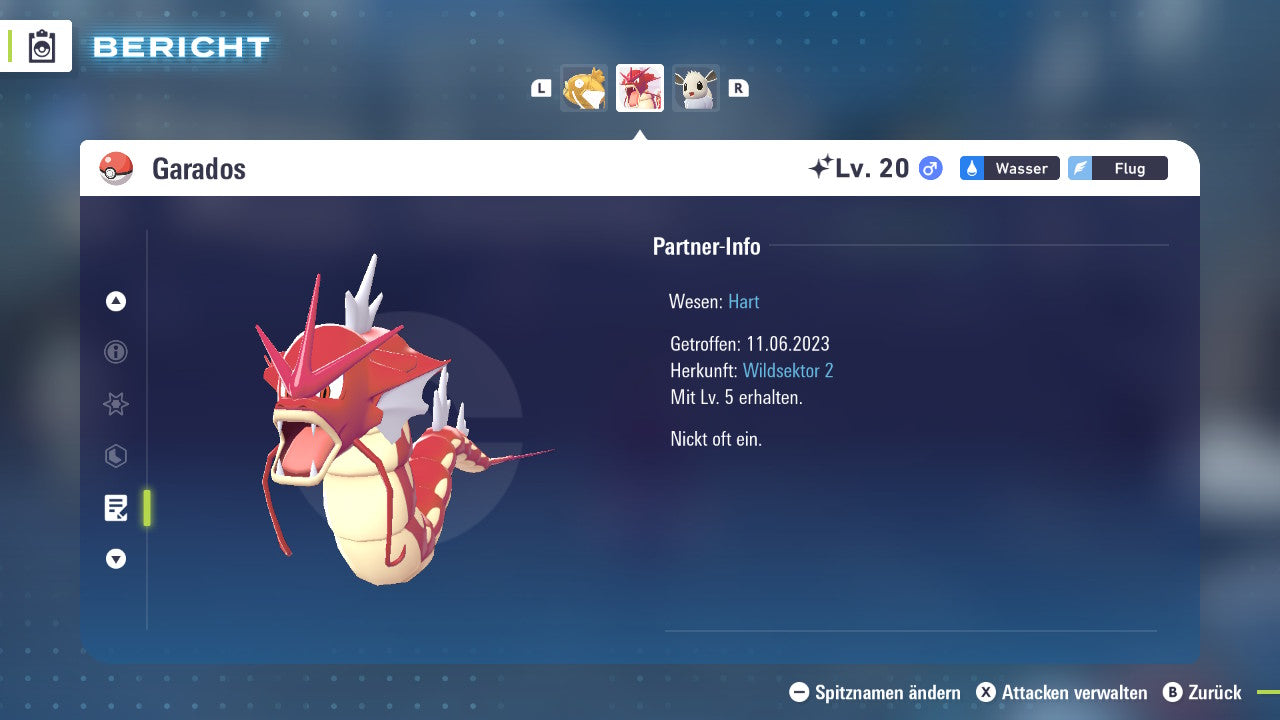Viewport: 1280px width, 720px height.
Task: Click the green scroll indicator bar
Action: (146, 508)
